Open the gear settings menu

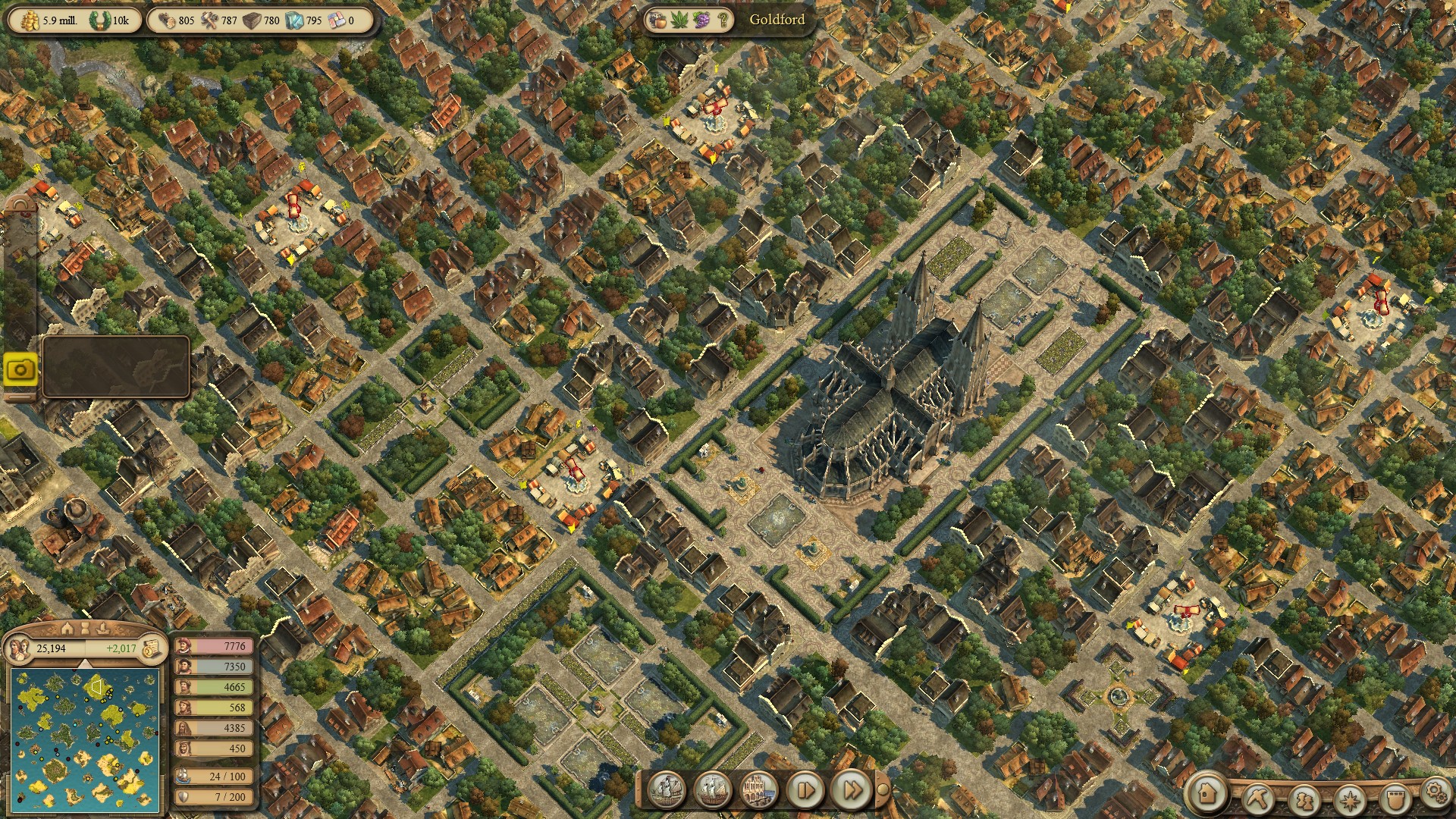pos(1435,791)
